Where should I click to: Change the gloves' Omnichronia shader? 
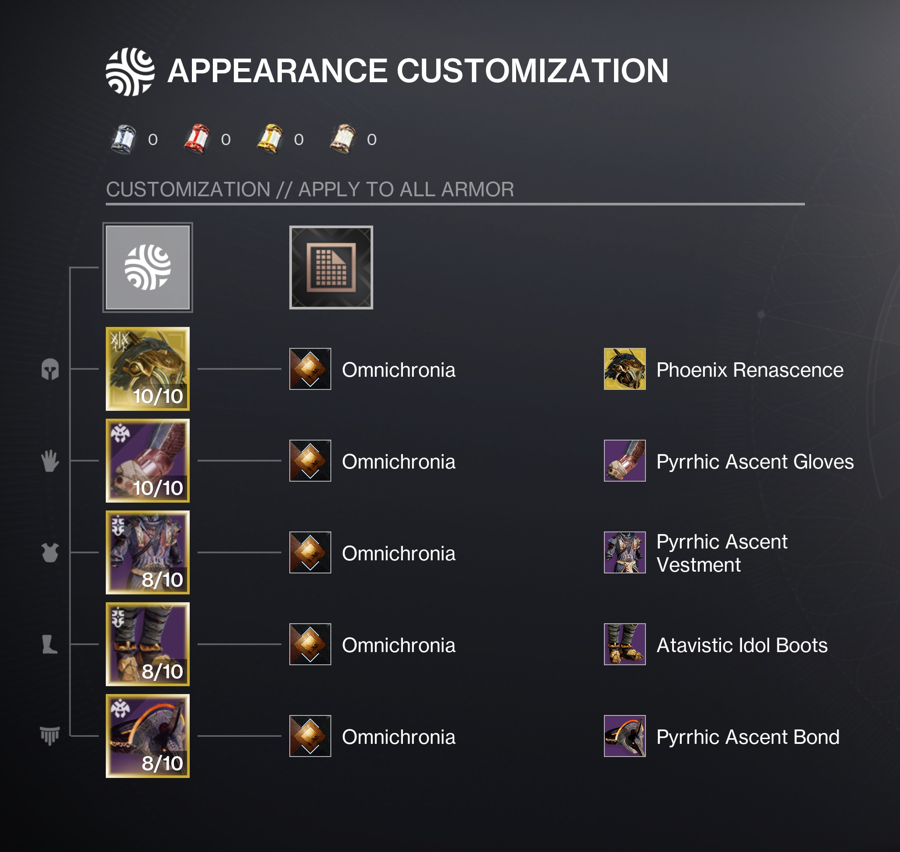[310, 461]
